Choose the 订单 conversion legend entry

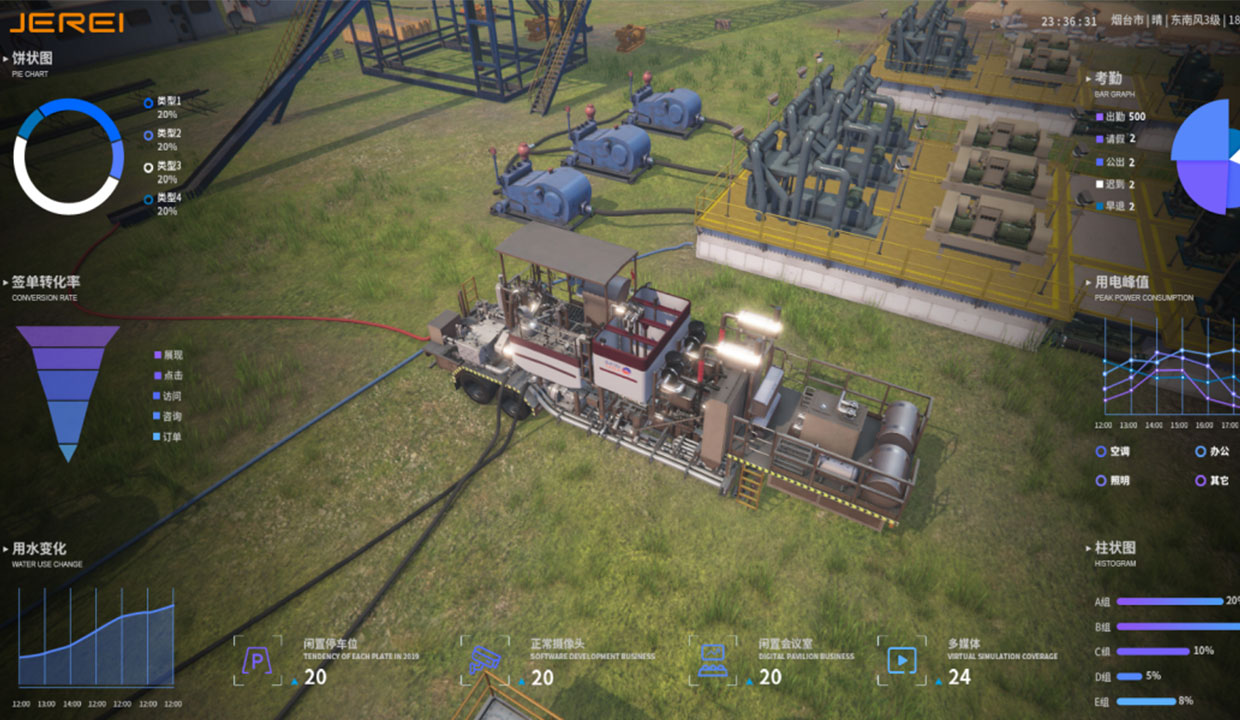point(169,437)
